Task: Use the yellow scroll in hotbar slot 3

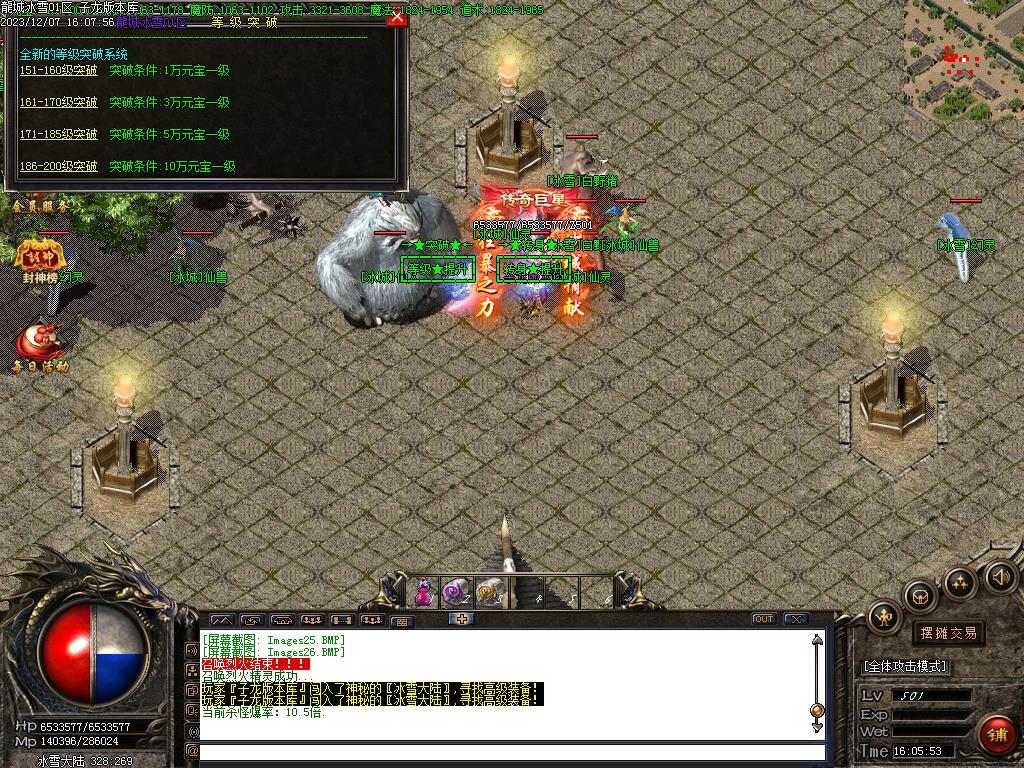Action: click(488, 591)
